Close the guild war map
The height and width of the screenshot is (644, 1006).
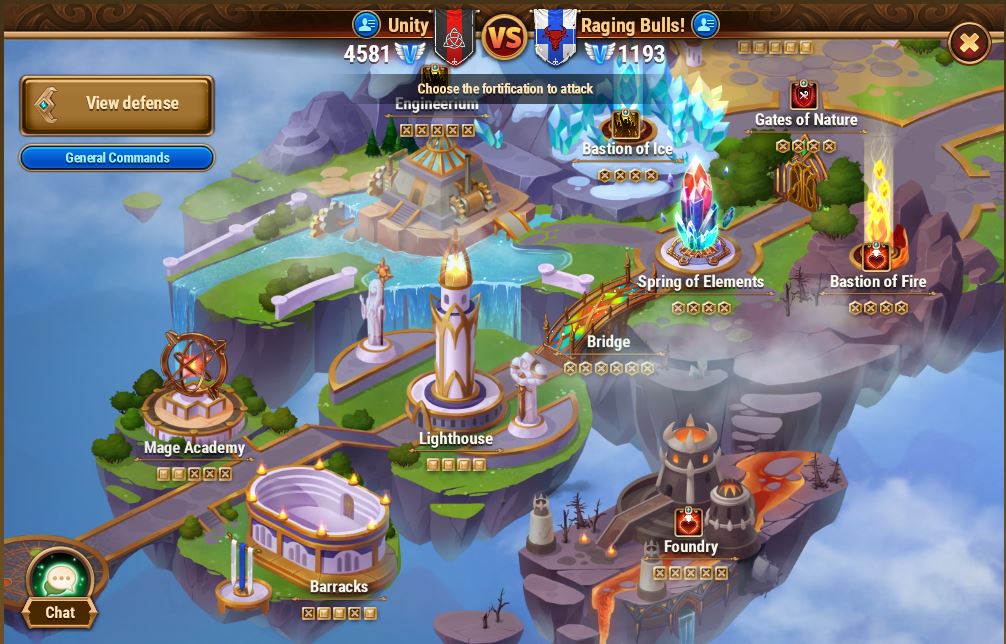(968, 42)
